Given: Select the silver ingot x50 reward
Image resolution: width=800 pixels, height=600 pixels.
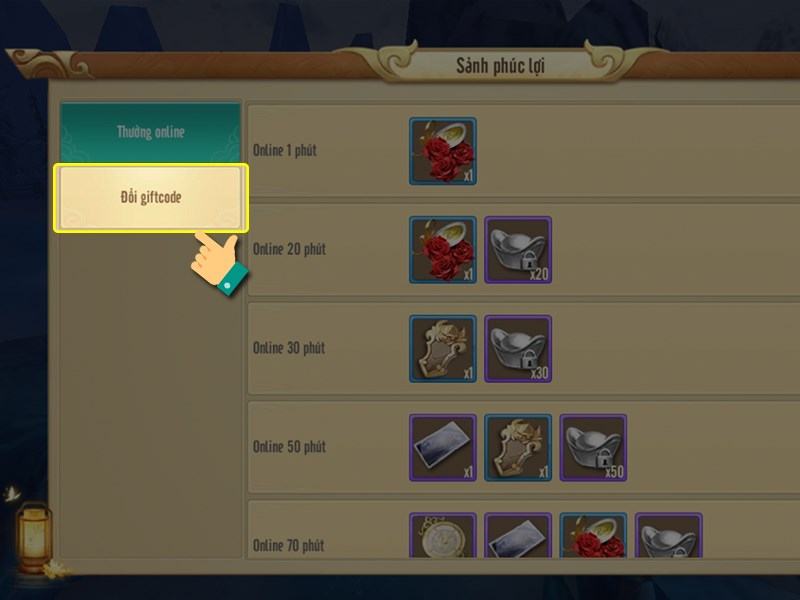Looking at the screenshot, I should click(x=593, y=447).
